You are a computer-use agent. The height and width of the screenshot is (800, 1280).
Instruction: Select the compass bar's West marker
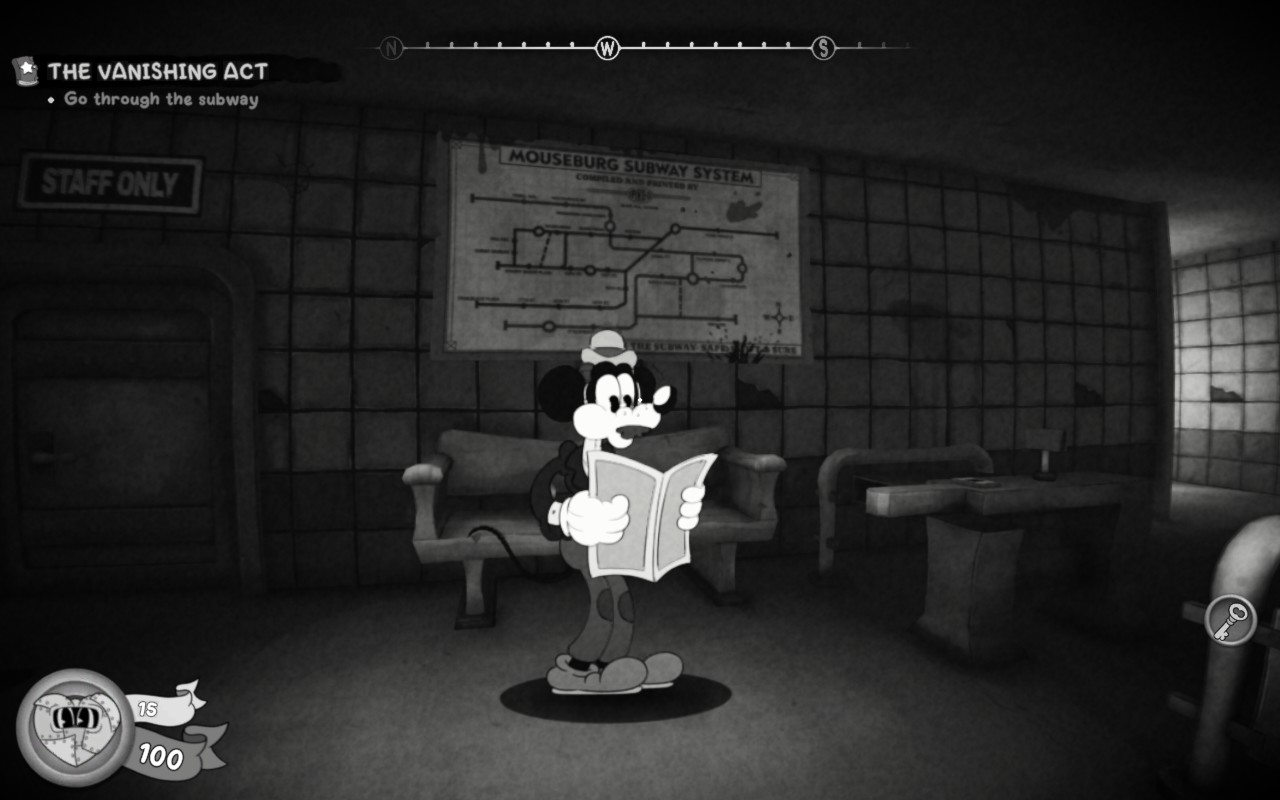tap(607, 47)
